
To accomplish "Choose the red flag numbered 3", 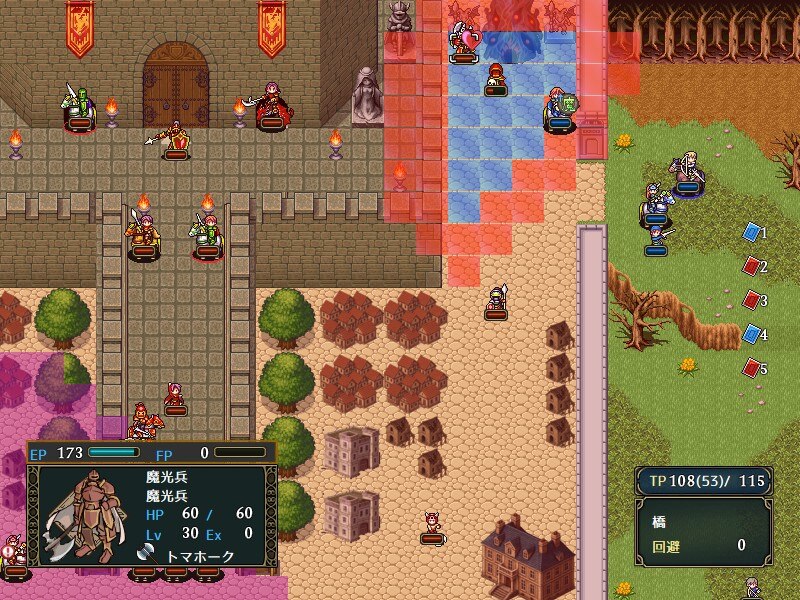I will click(x=751, y=300).
